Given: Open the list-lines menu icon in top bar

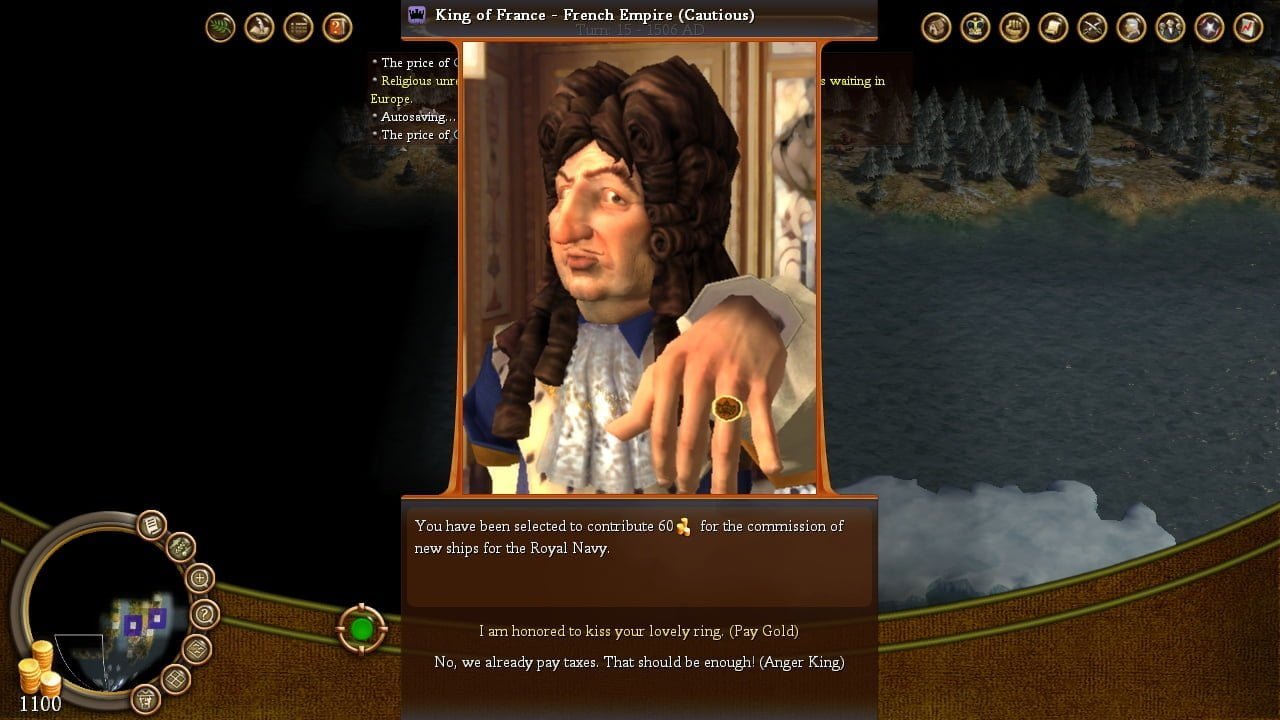Looking at the screenshot, I should [299, 27].
